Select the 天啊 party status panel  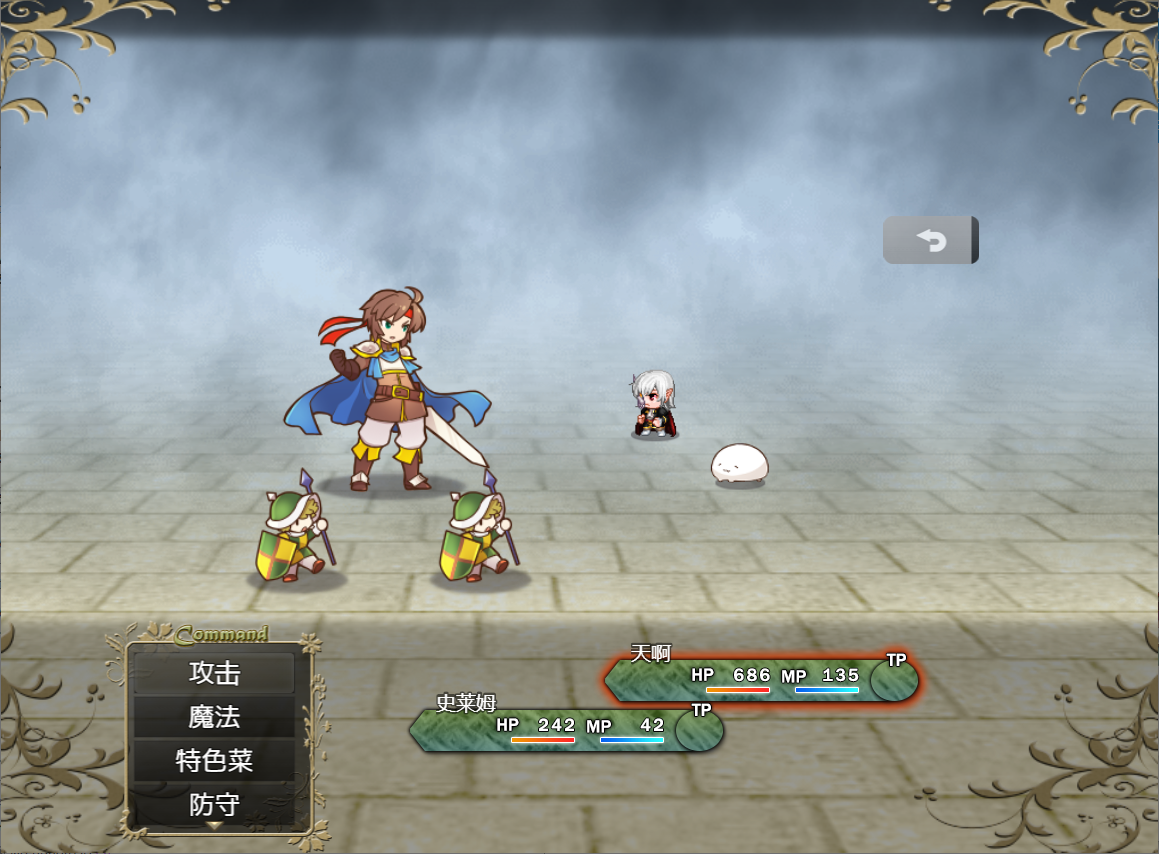[x=761, y=680]
